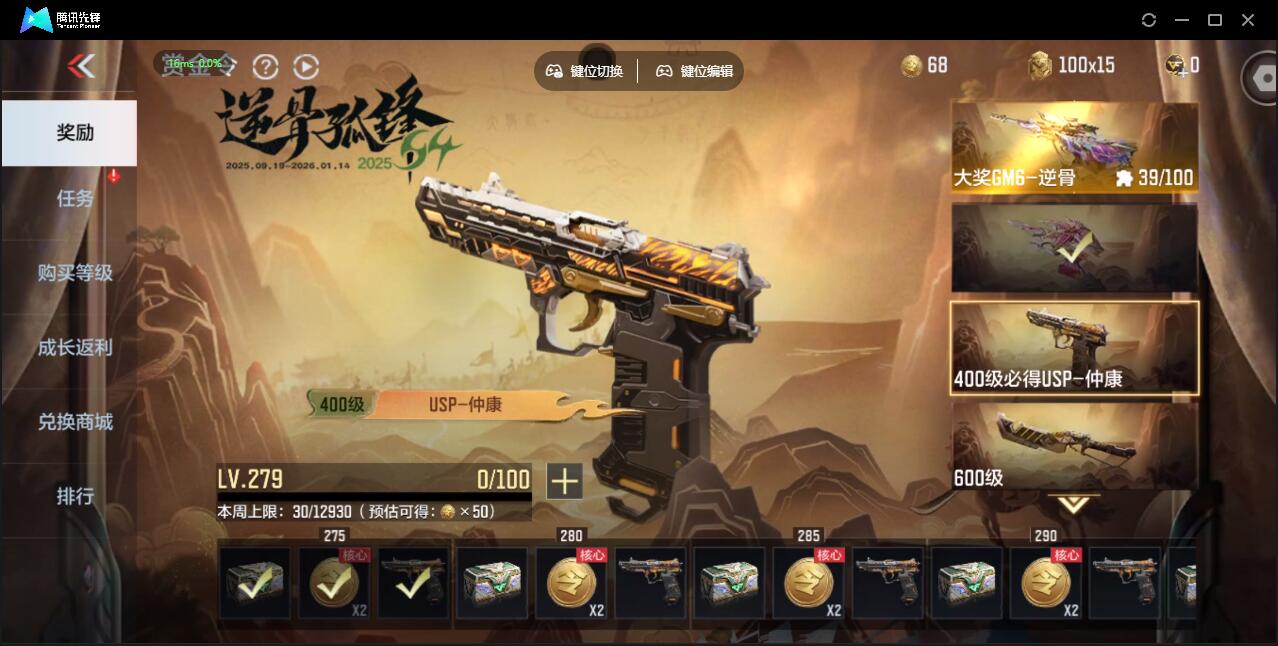Go back with the double-arrow button
The width and height of the screenshot is (1278, 646).
tap(81, 66)
